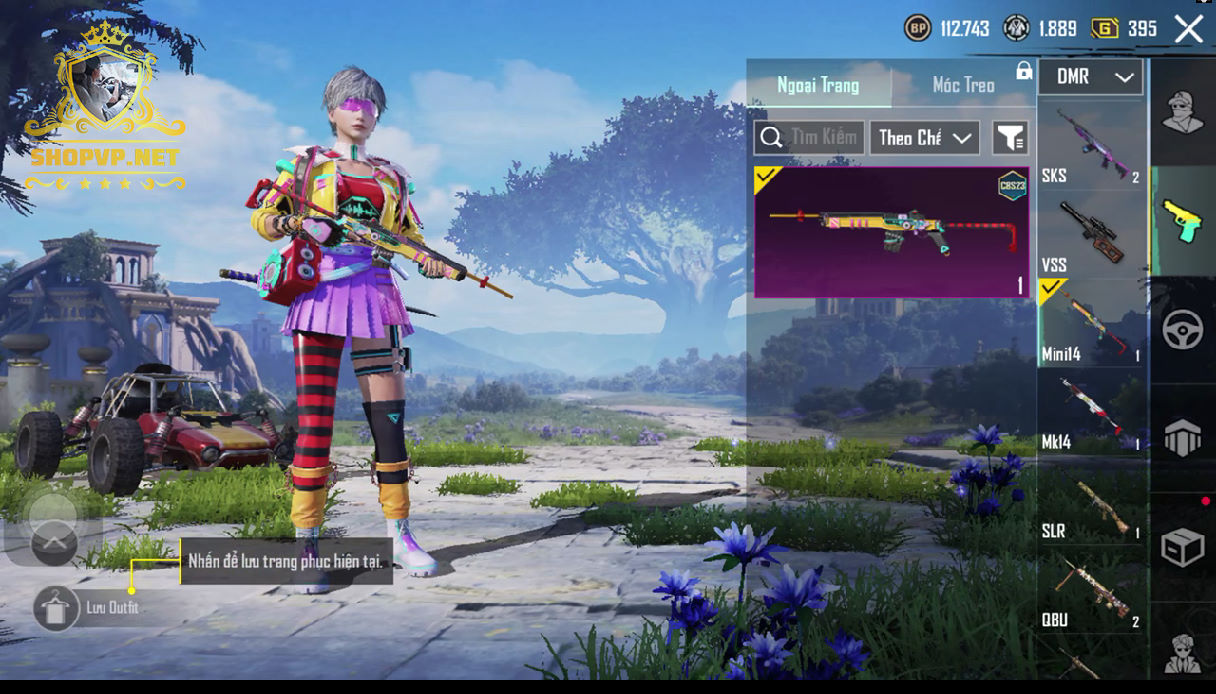Open the skin filter funnel button
Viewport: 1216px width, 694px height.
pos(1010,138)
